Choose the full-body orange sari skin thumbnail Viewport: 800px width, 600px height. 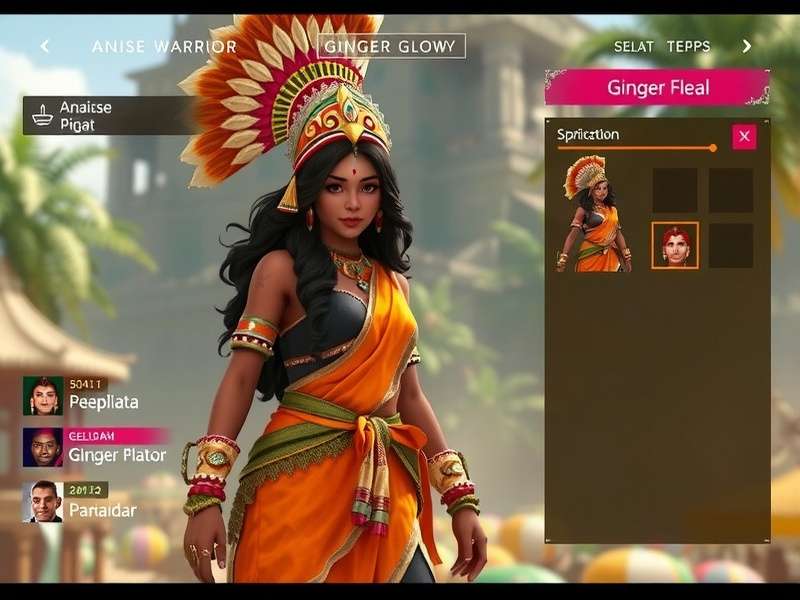(x=595, y=214)
